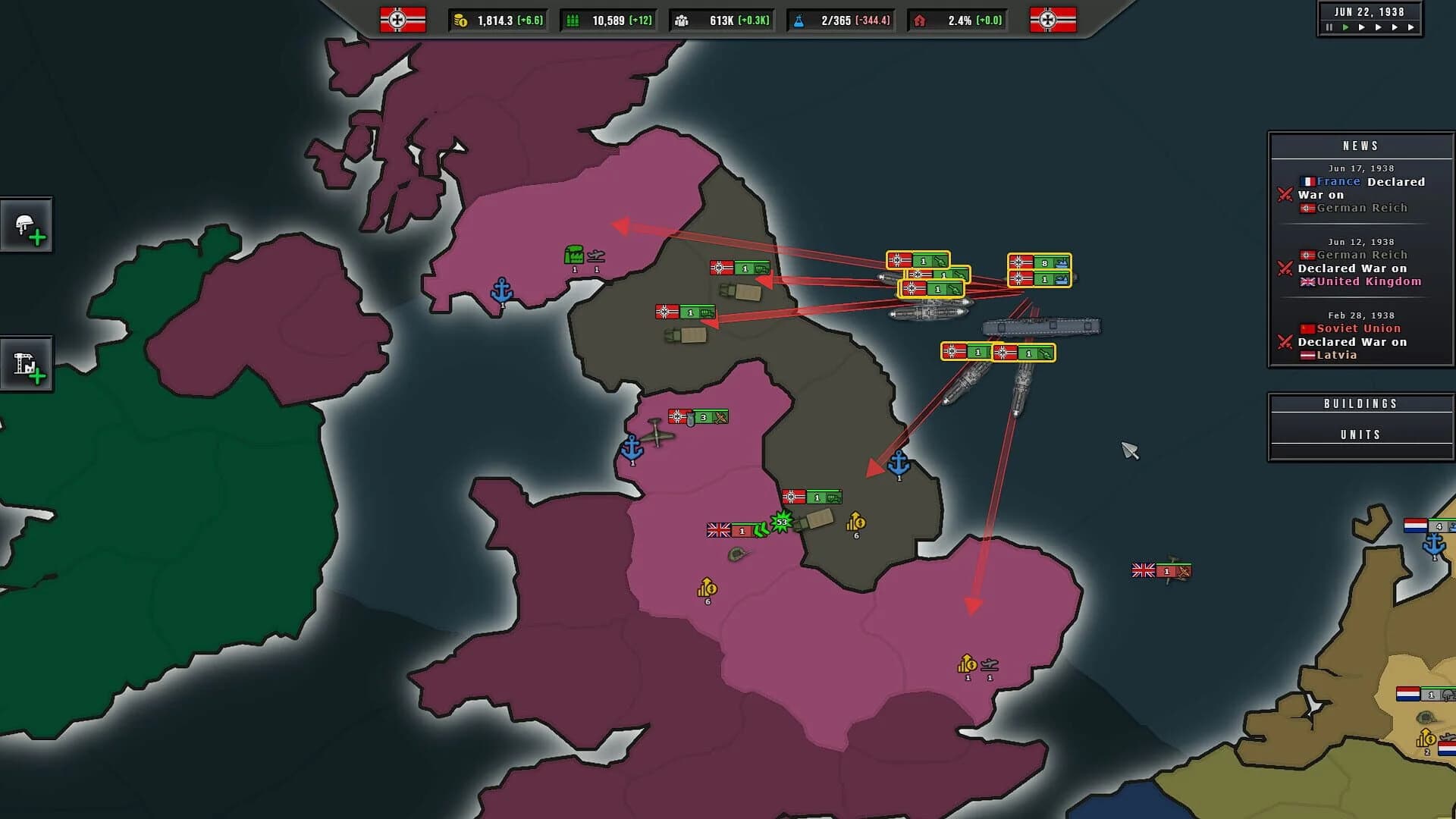Click the factory icon showing 6
Viewport: 1456px width, 819px height.
coord(857,523)
